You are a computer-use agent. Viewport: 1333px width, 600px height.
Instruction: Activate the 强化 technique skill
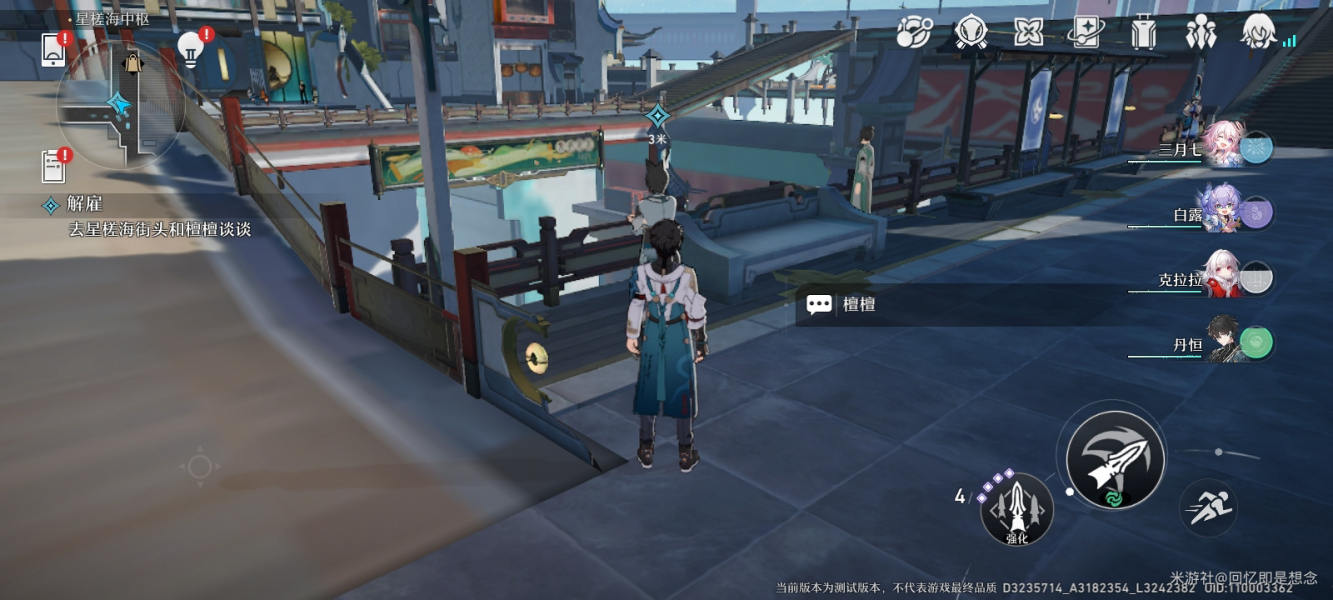pos(1016,510)
